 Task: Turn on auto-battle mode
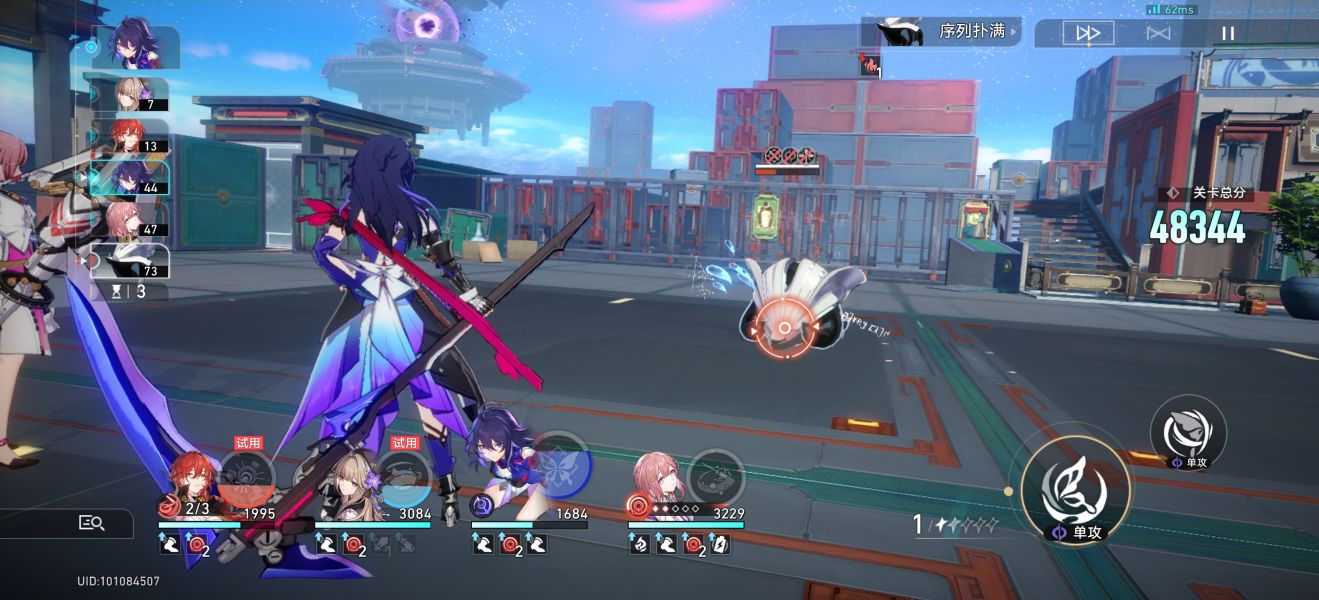1158,33
